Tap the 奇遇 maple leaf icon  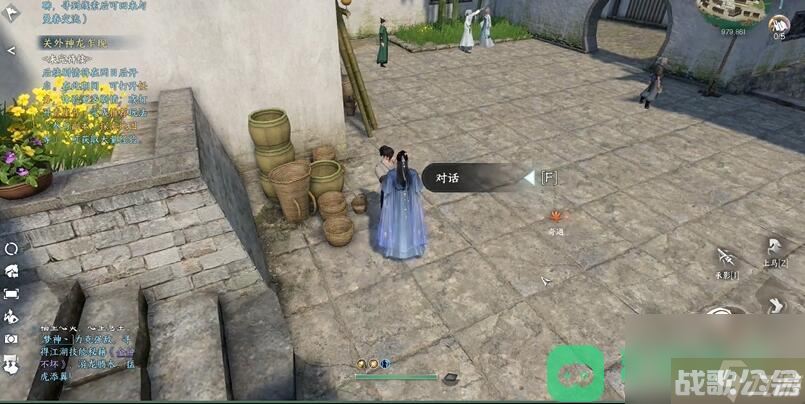555,215
